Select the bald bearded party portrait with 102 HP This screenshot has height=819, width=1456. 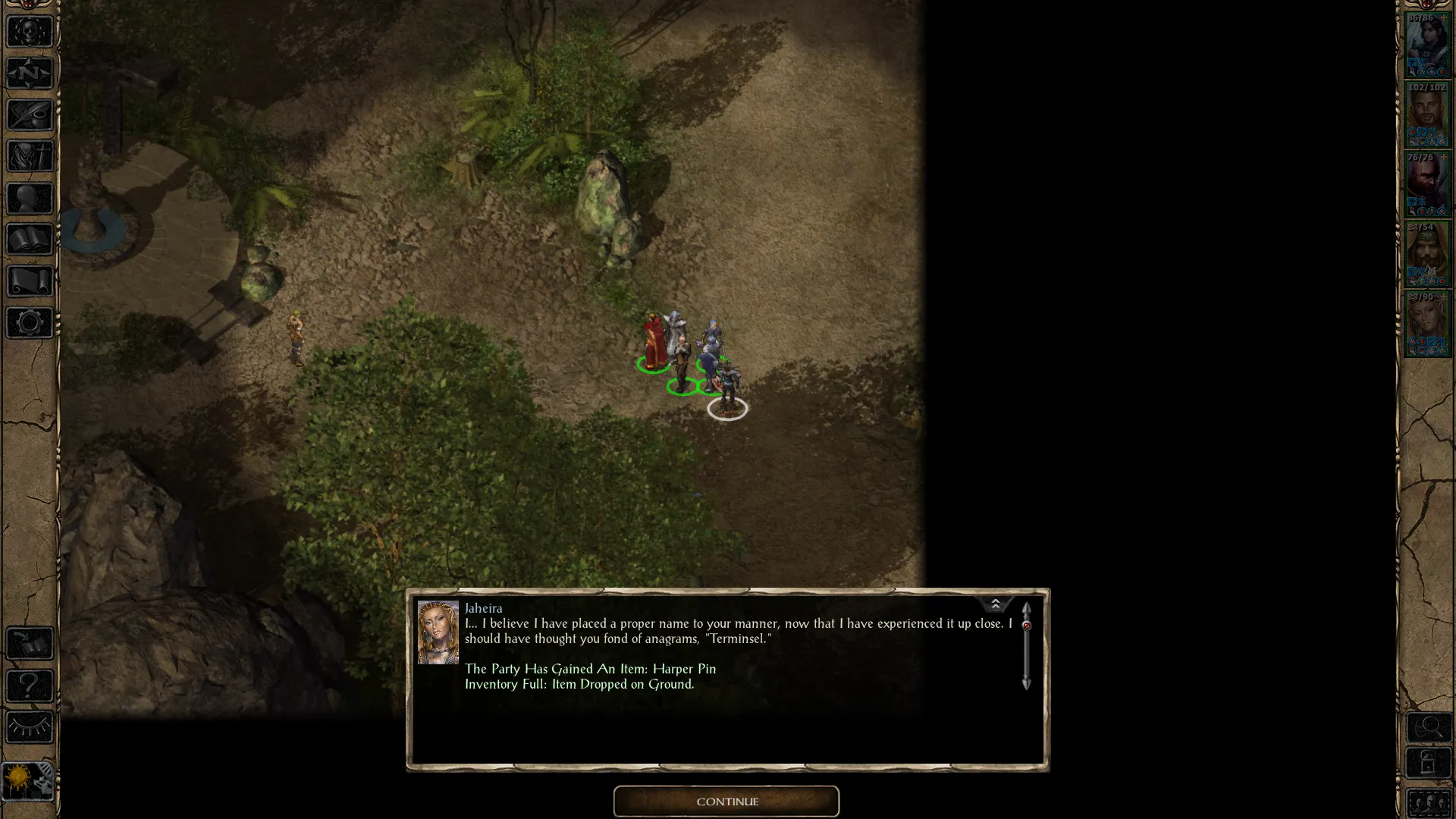(1427, 115)
